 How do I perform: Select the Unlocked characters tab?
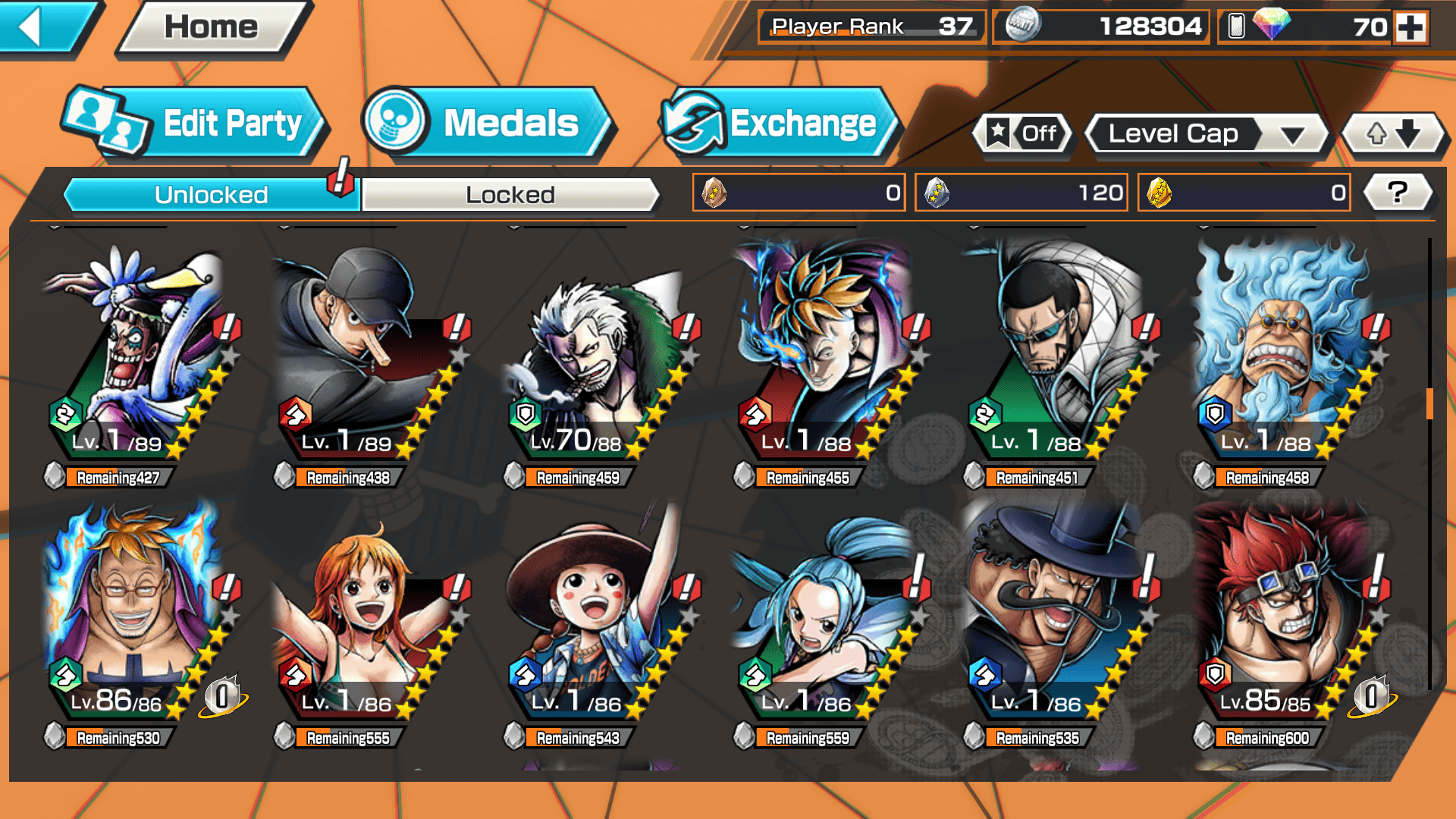click(x=211, y=195)
